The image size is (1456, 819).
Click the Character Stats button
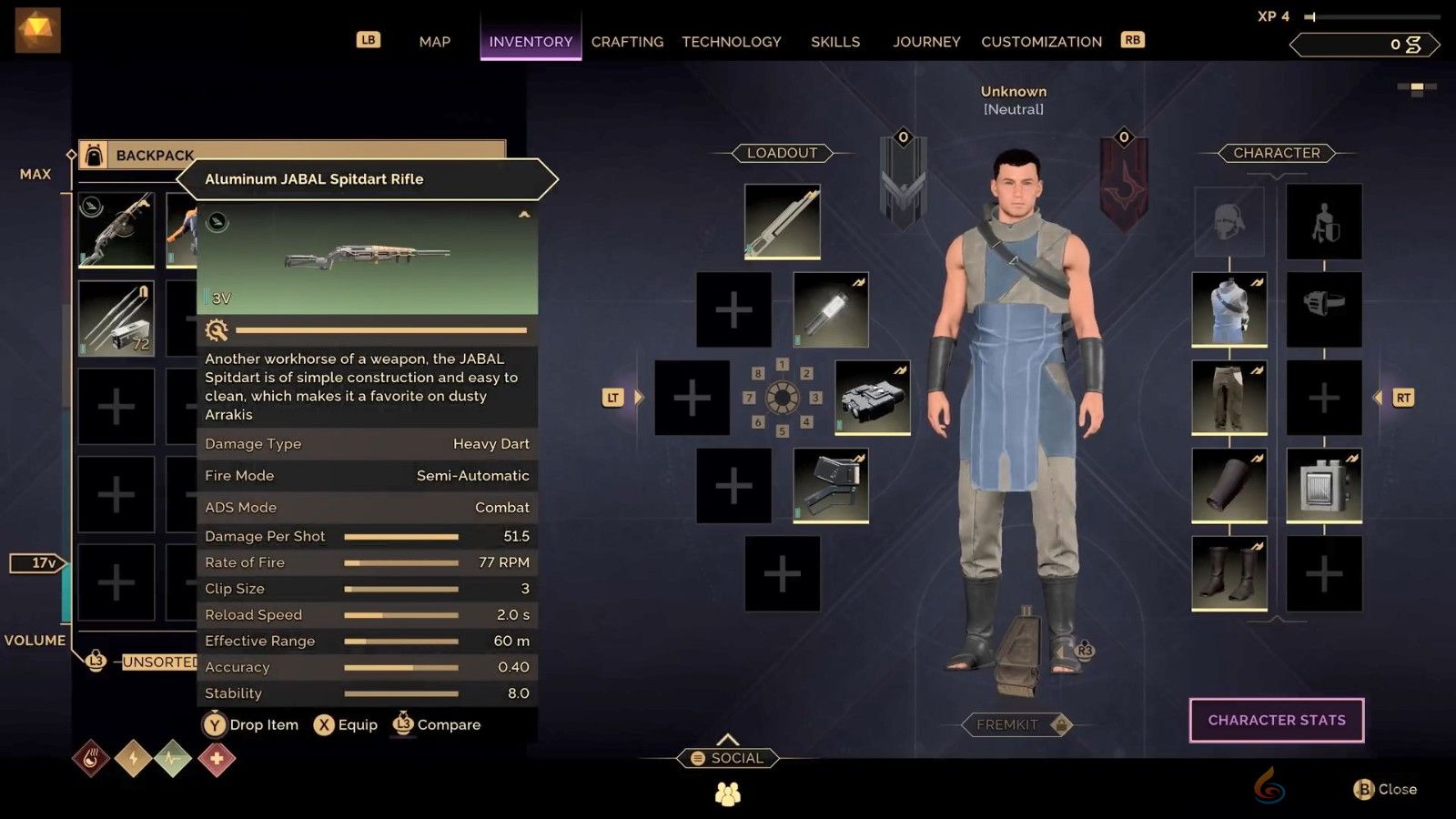point(1276,720)
